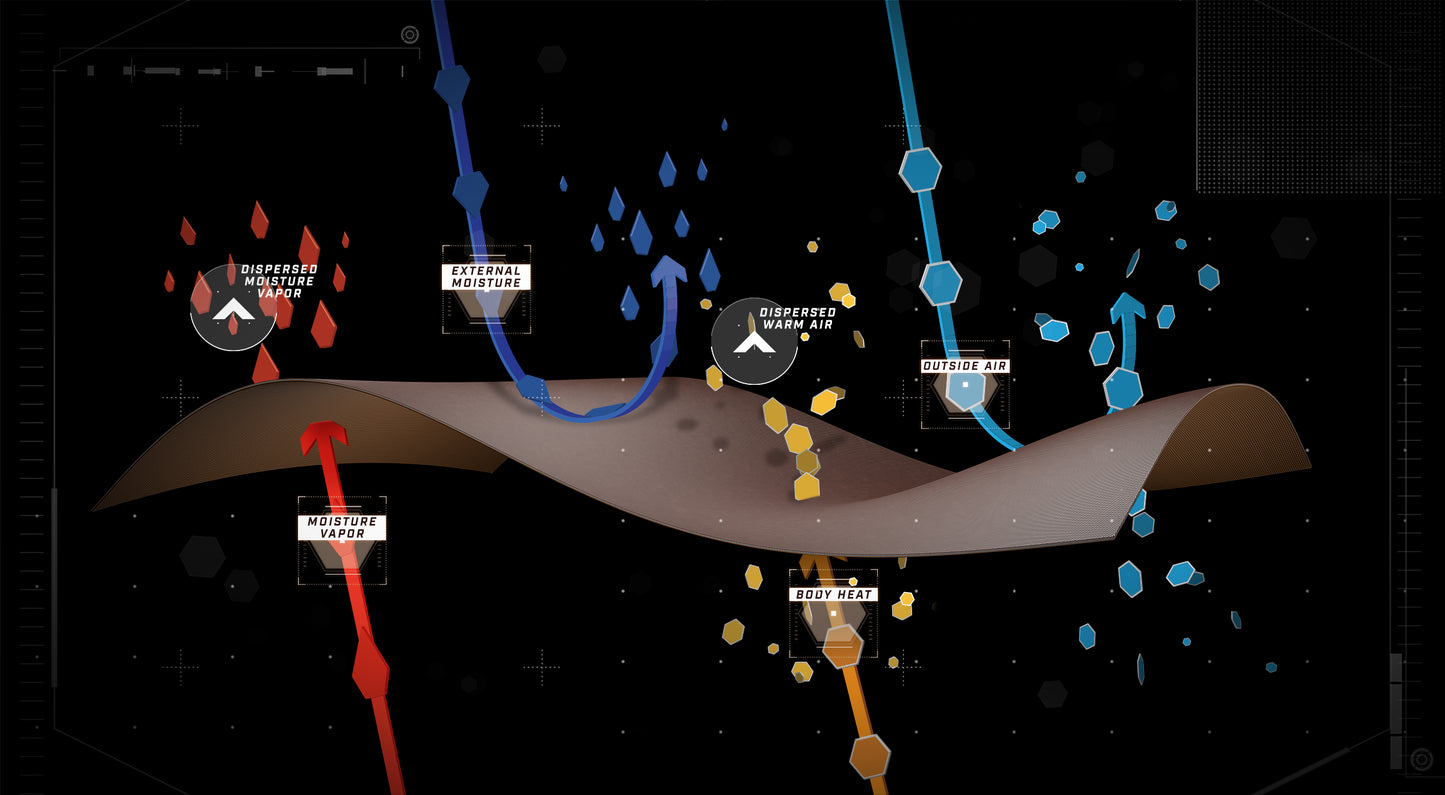
Task: Open the Moisture Vapor callout
Action: (x=342, y=528)
